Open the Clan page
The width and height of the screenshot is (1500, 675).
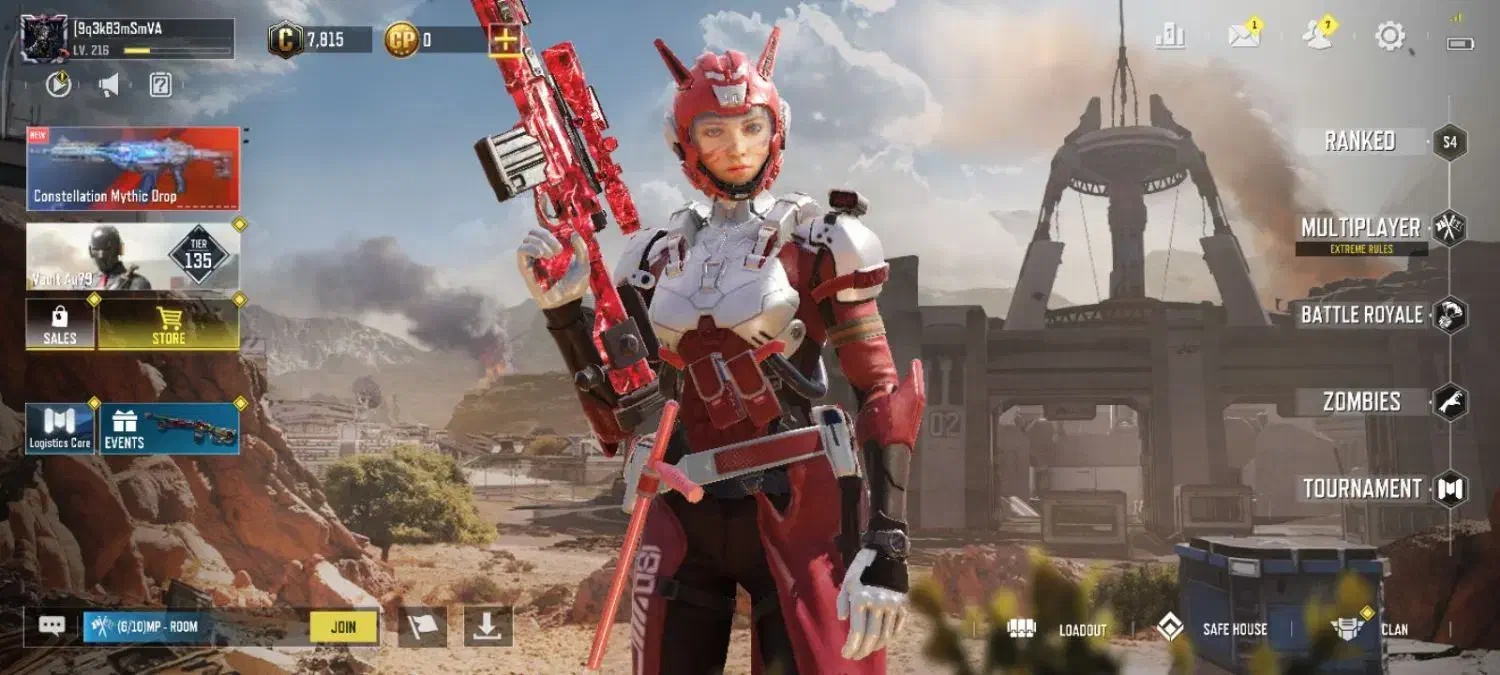tap(1370, 629)
